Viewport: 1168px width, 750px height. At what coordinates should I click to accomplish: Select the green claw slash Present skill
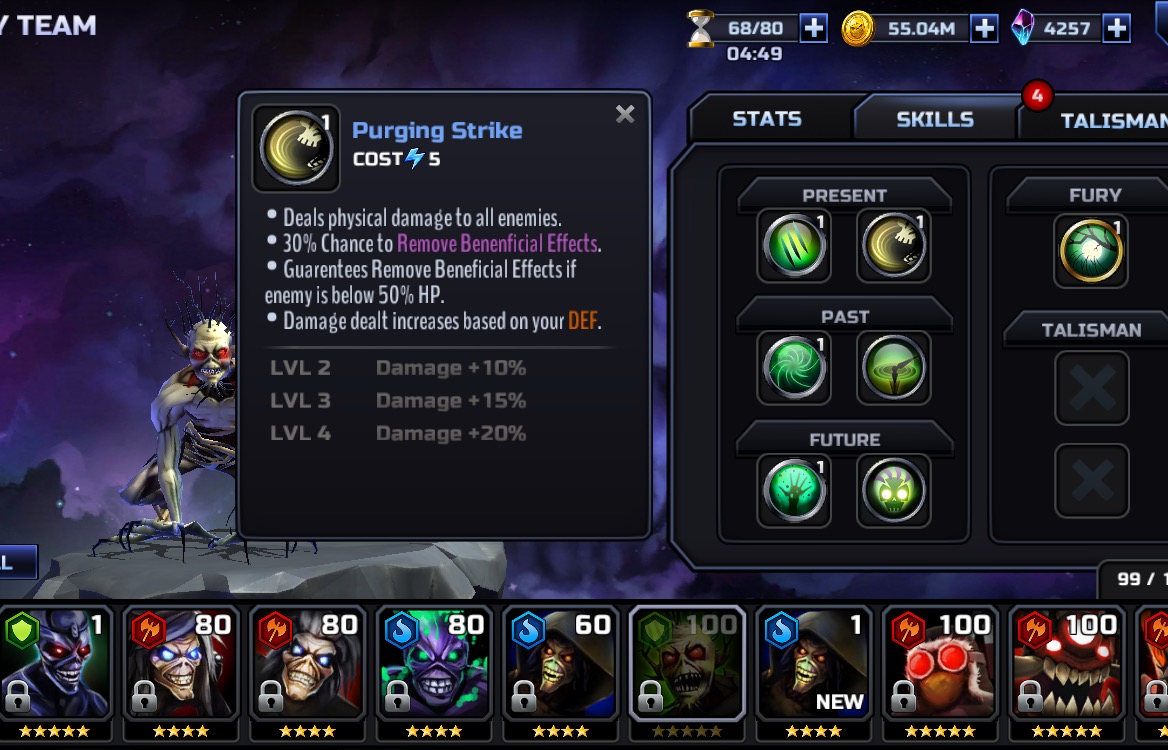(x=794, y=245)
